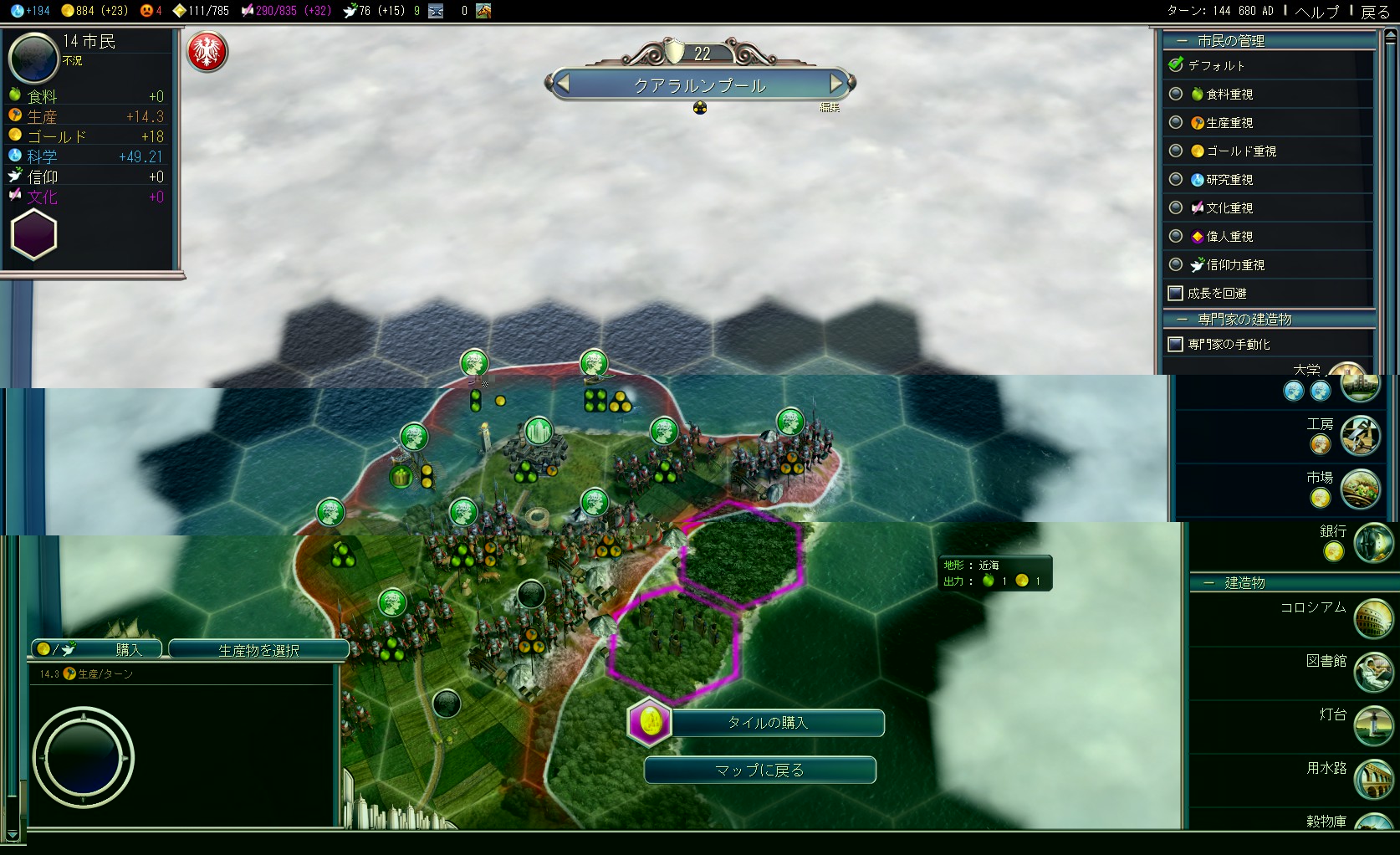Click the タイルの購入 (buy tile) button

coord(767,723)
